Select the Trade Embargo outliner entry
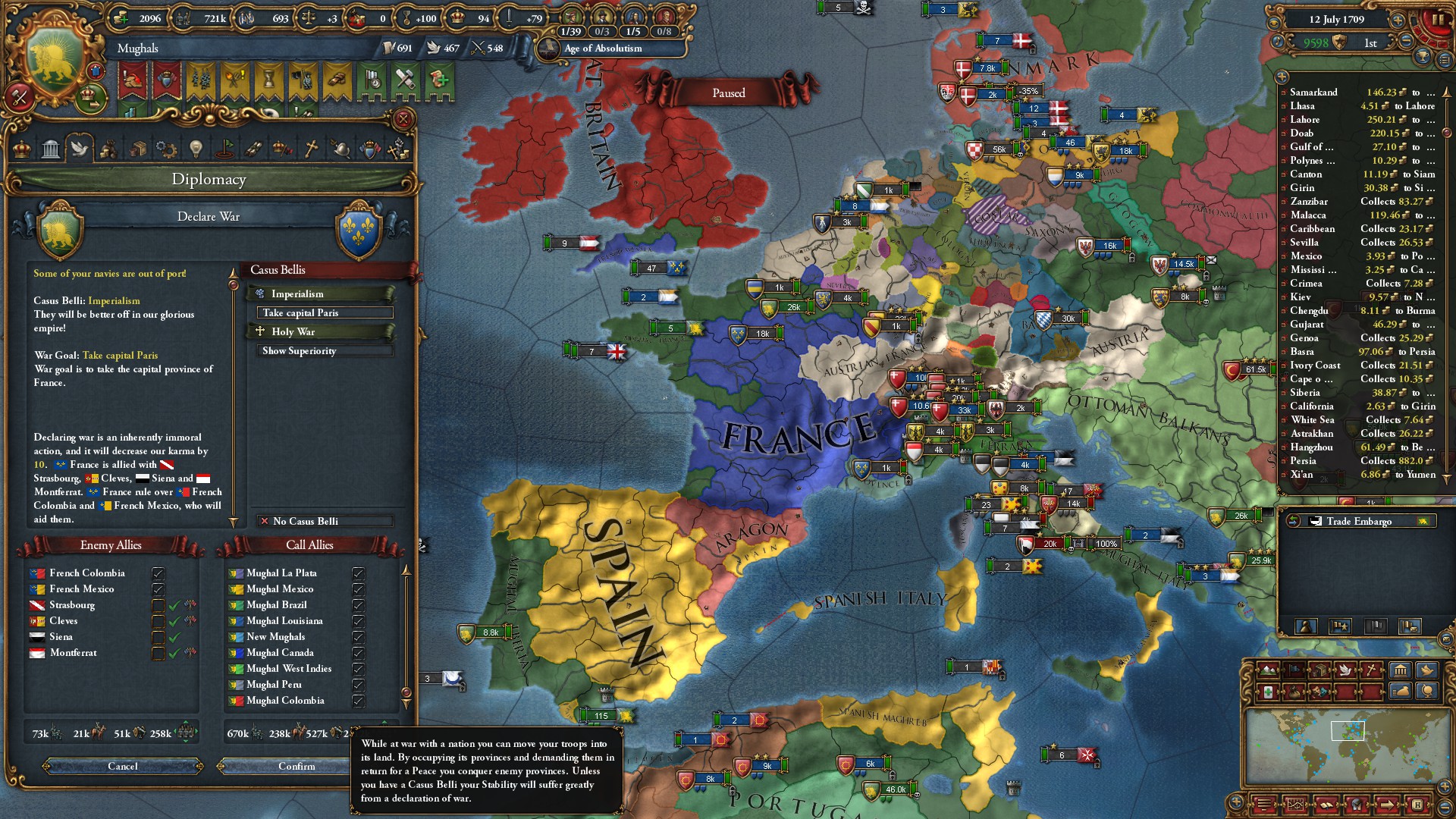 1358,522
